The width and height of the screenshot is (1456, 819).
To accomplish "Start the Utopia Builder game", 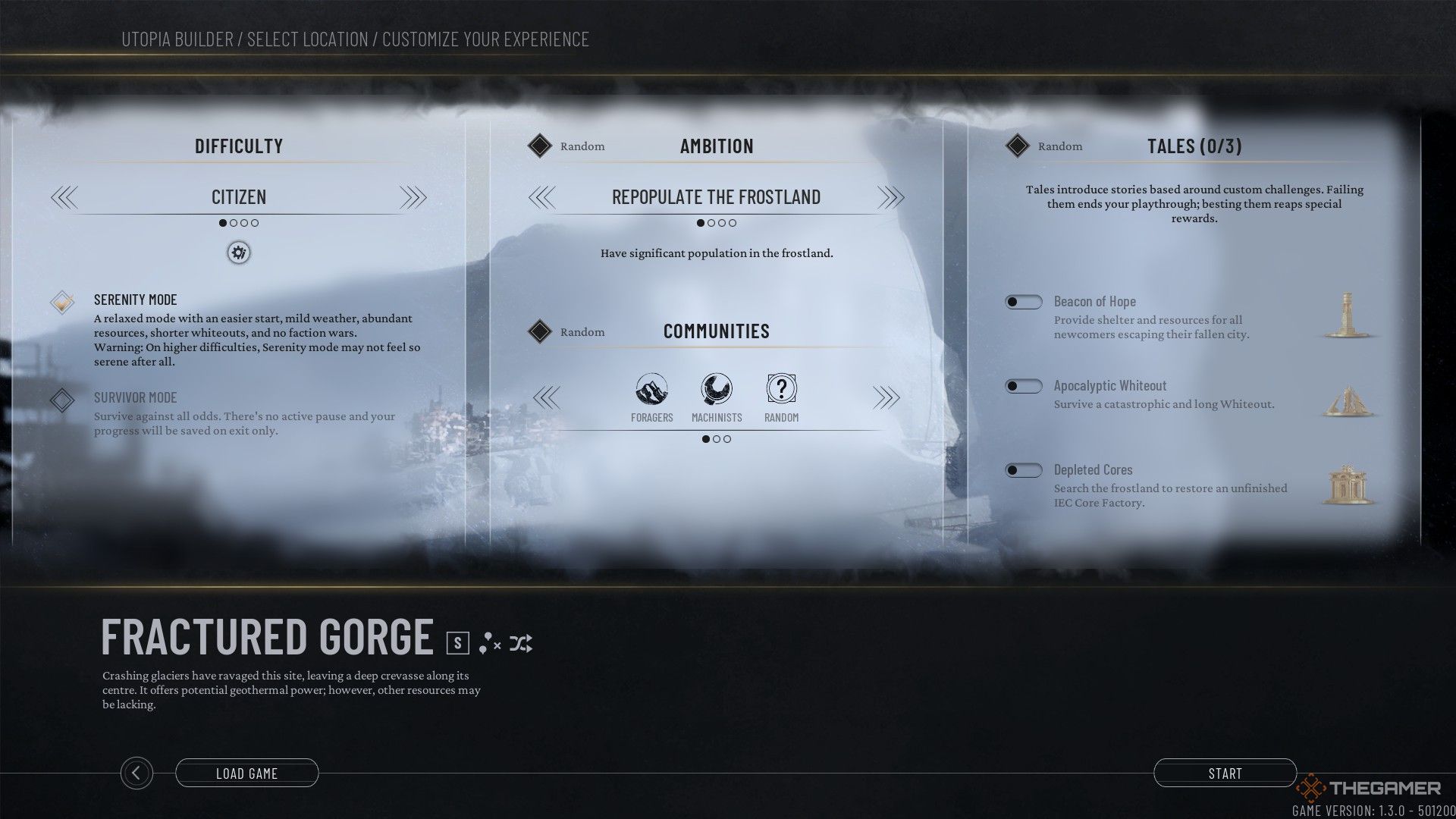I will pyautogui.click(x=1225, y=773).
